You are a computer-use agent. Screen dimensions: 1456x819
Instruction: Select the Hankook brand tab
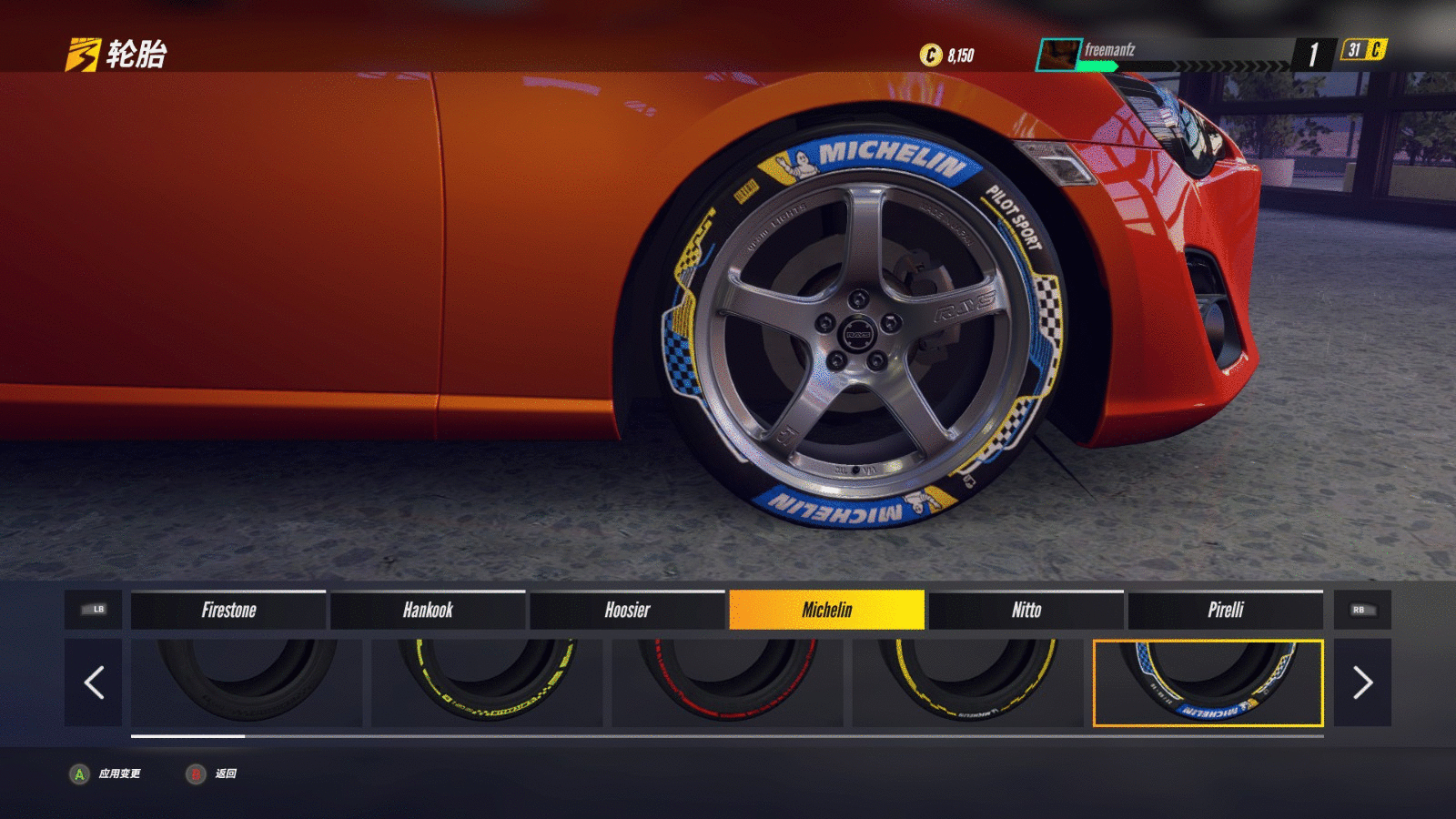click(x=428, y=610)
